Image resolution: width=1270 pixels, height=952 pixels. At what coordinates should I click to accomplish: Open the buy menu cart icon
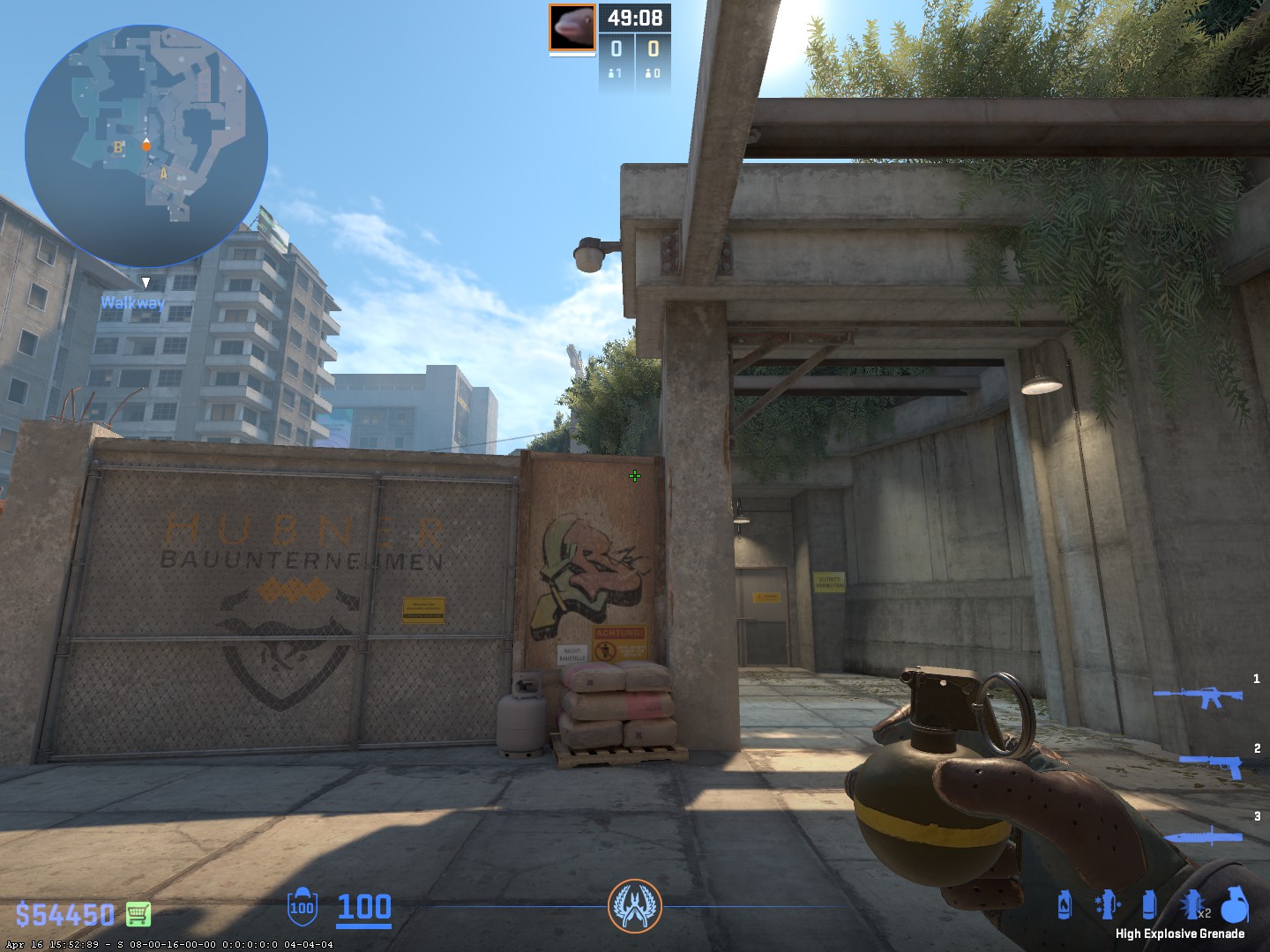[138, 914]
